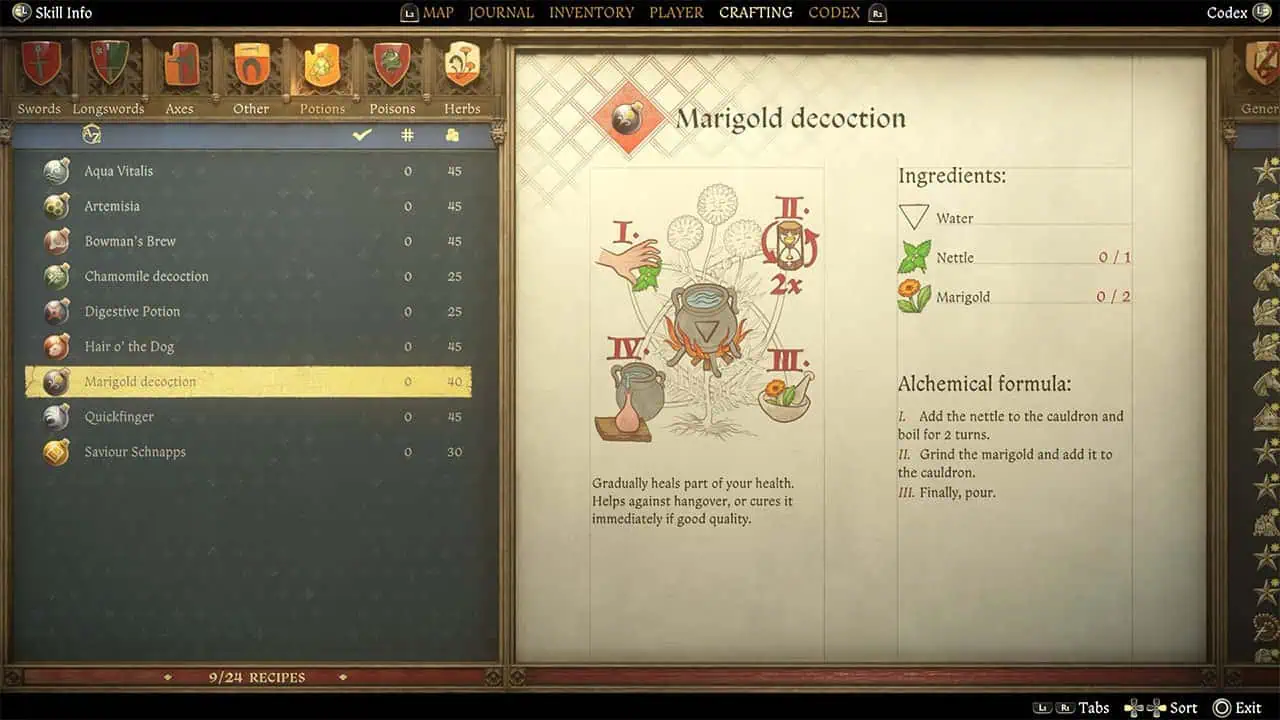Viewport: 1280px width, 720px height.
Task: Open the Chamomile decoction recipe
Action: tap(146, 276)
